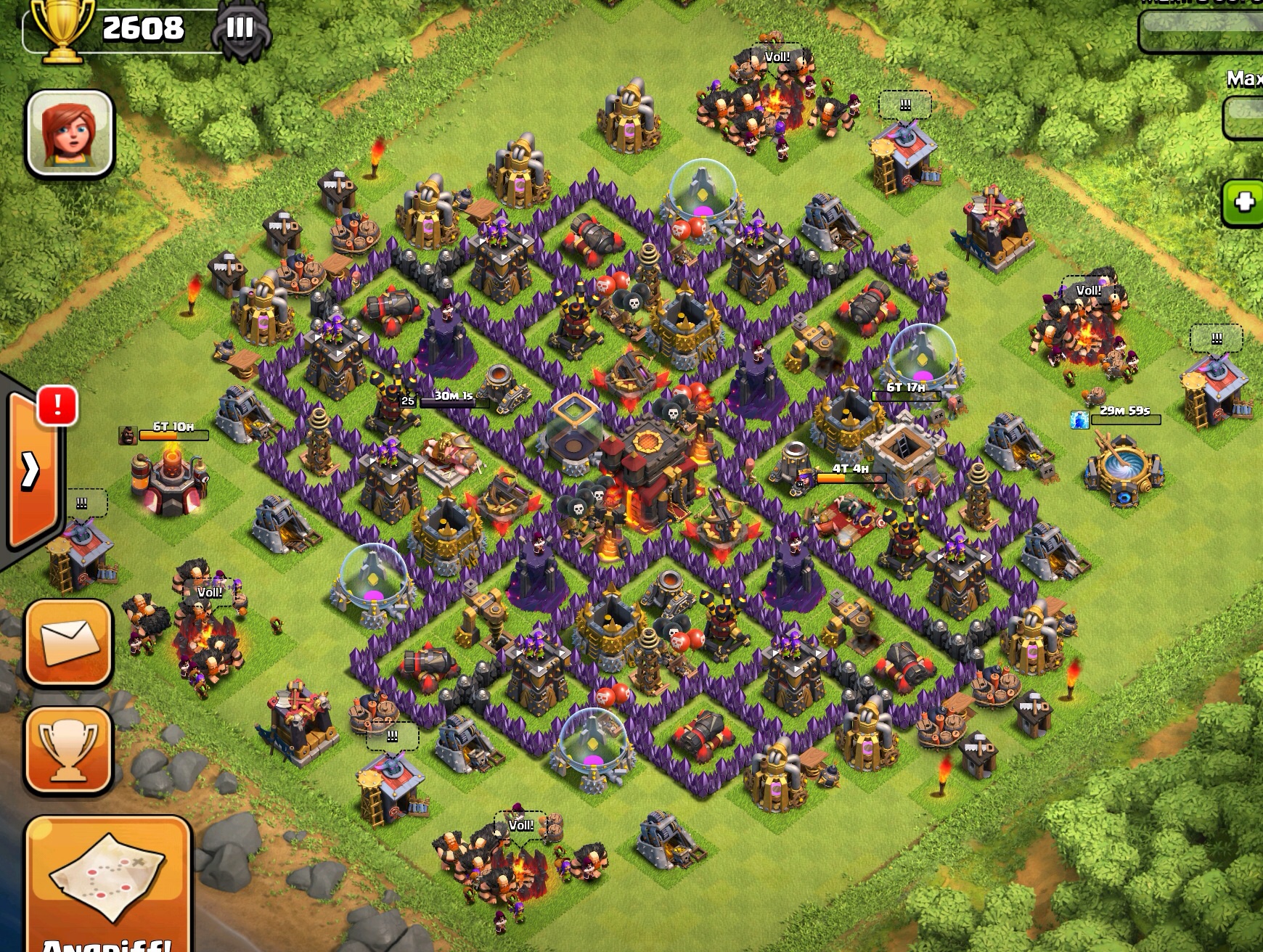Open the trophy leaderboard button
This screenshot has width=1263, height=952.
69,750
